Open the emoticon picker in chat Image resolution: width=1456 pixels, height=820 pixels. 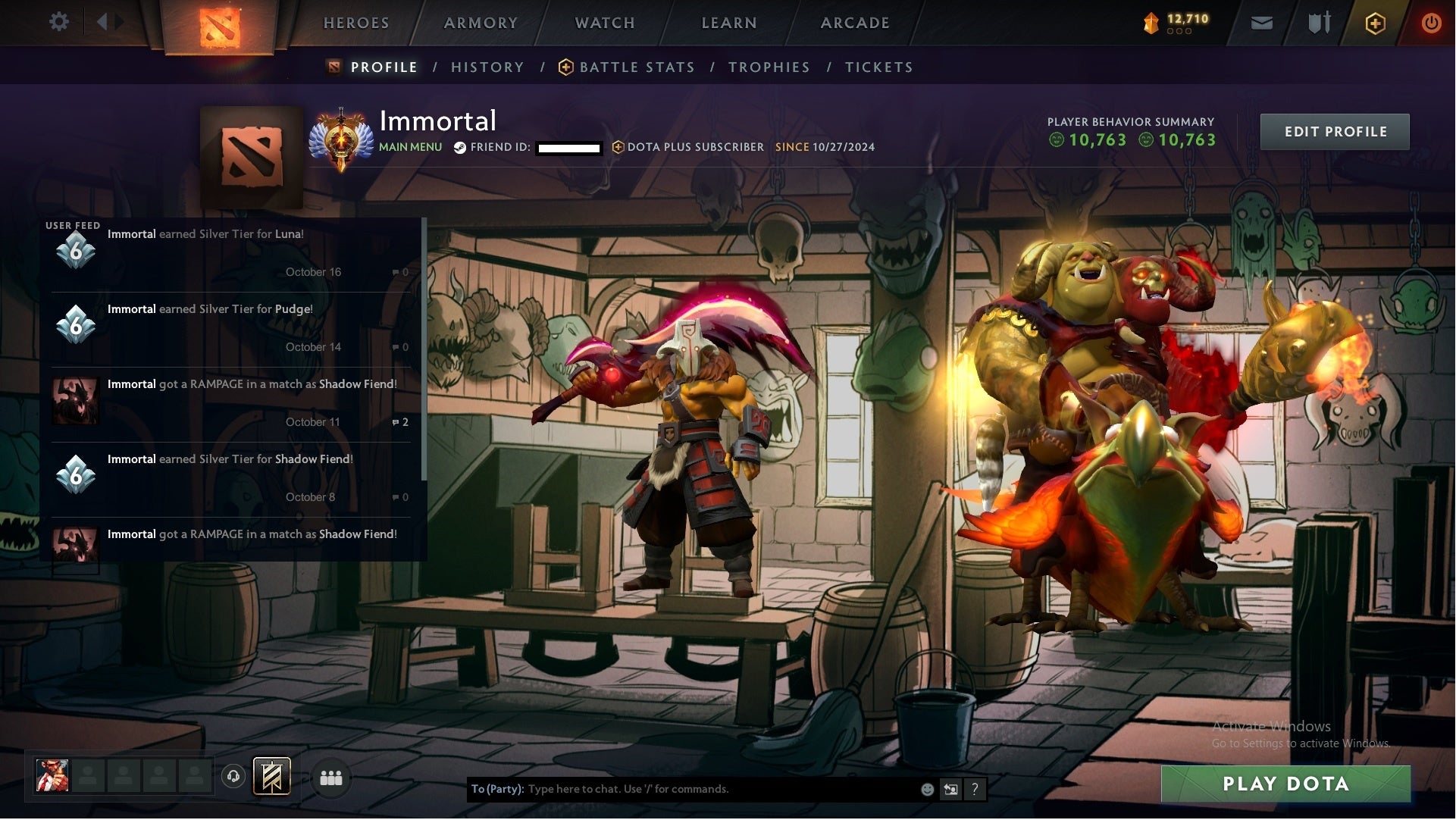tap(926, 788)
